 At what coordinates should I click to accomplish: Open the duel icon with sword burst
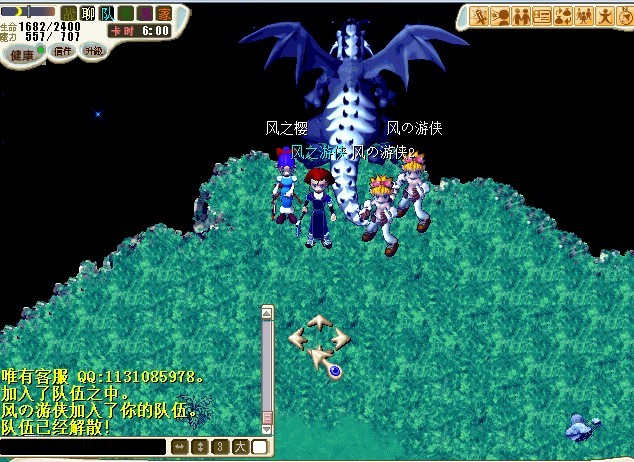click(x=479, y=16)
